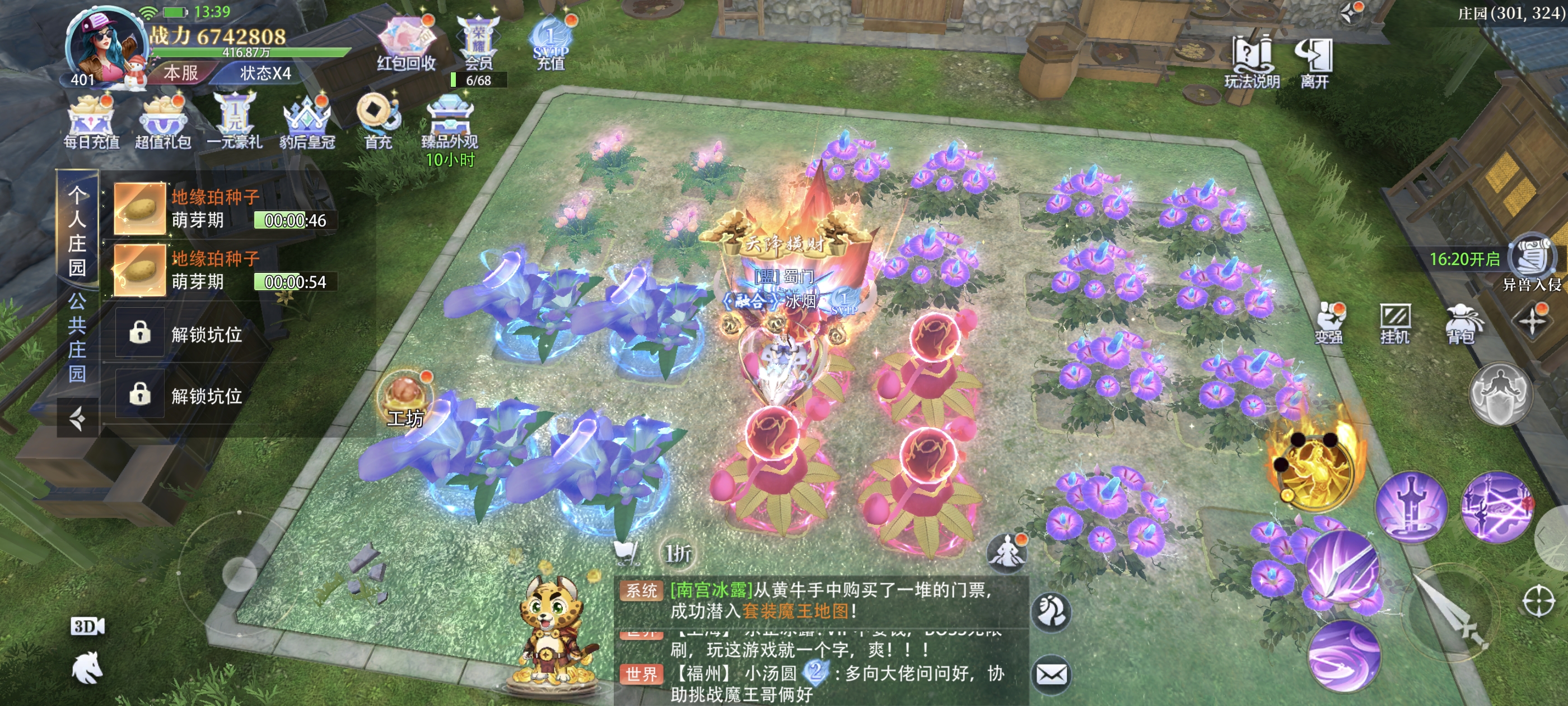Tap the SVIP 充值 recharge icon
1568x706 pixels.
(x=550, y=44)
